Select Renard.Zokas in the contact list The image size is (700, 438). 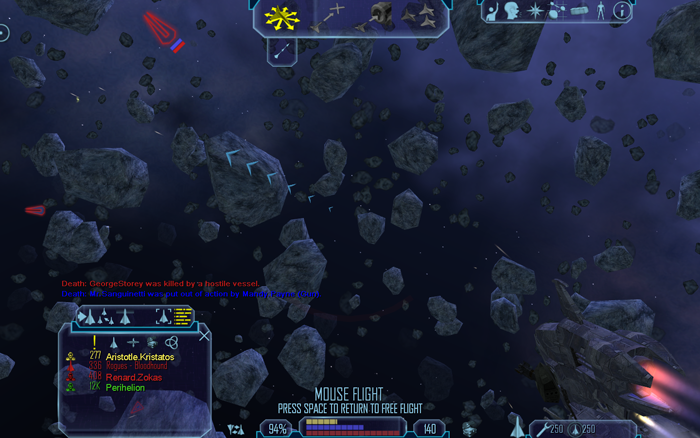pyautogui.click(x=131, y=377)
